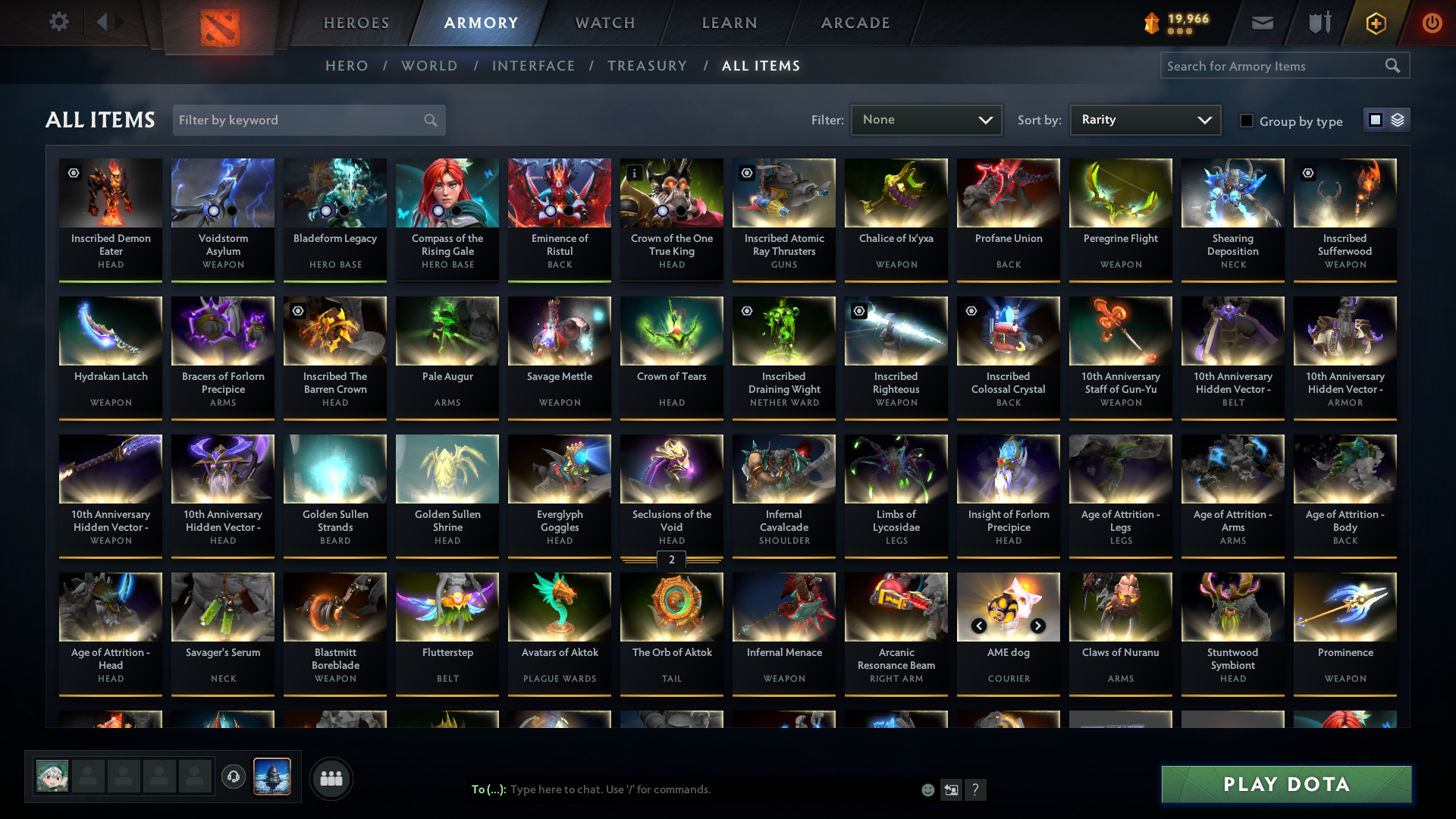
Task: Open the Sort by Rarity dropdown
Action: [x=1145, y=119]
